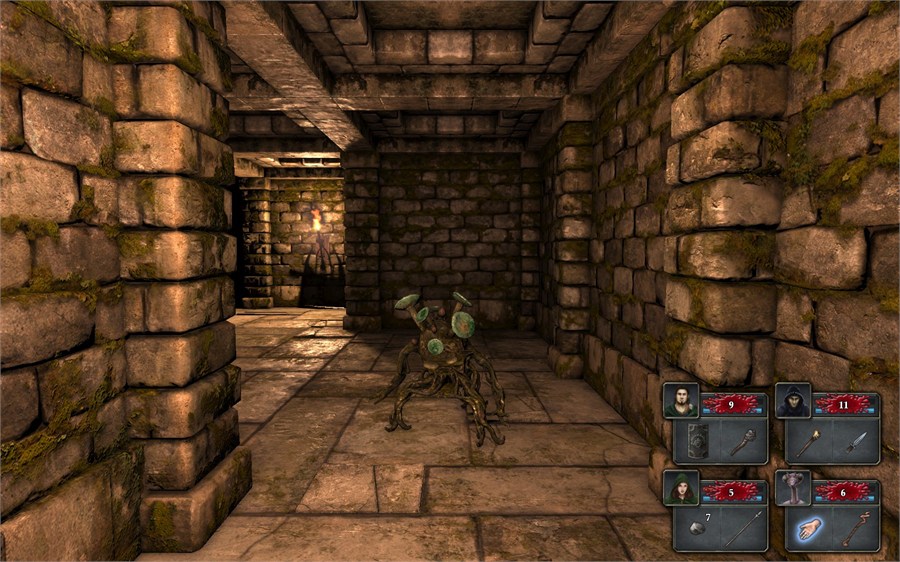Use the rogue's burning torch slot
Image resolution: width=900 pixels, height=562 pixels.
(x=808, y=441)
